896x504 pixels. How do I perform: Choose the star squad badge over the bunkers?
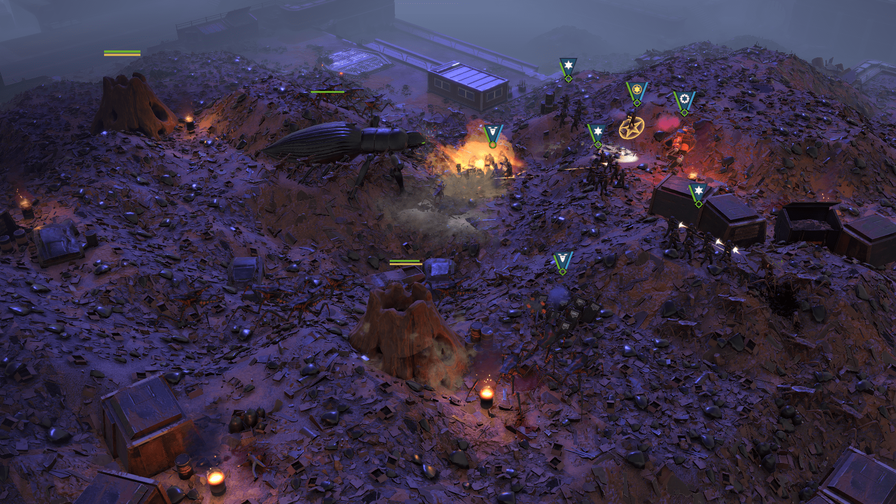pyautogui.click(x=699, y=192)
